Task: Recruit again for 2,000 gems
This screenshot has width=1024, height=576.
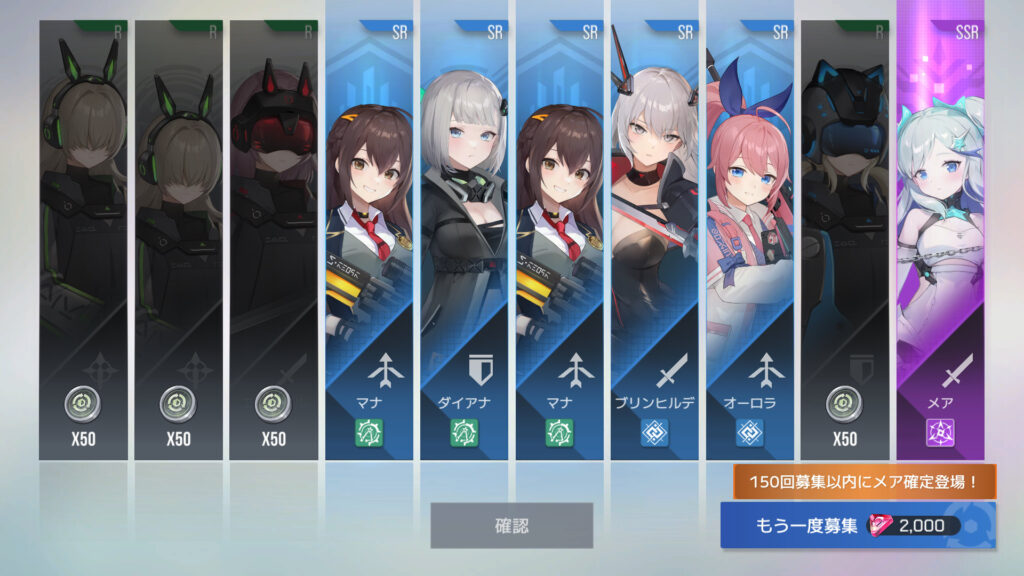Action: point(857,526)
